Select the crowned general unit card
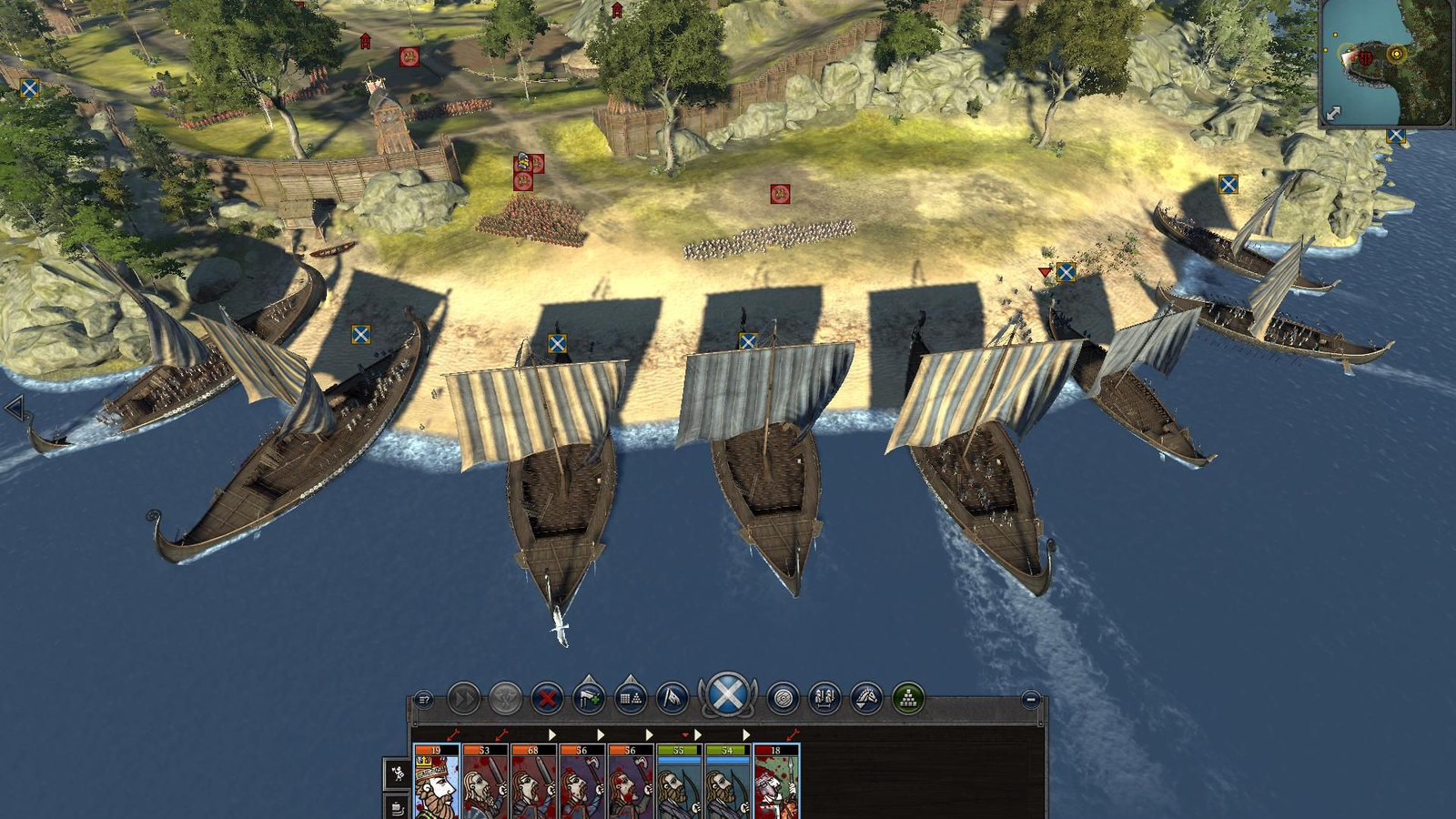This screenshot has width=1456, height=819. tap(436, 783)
